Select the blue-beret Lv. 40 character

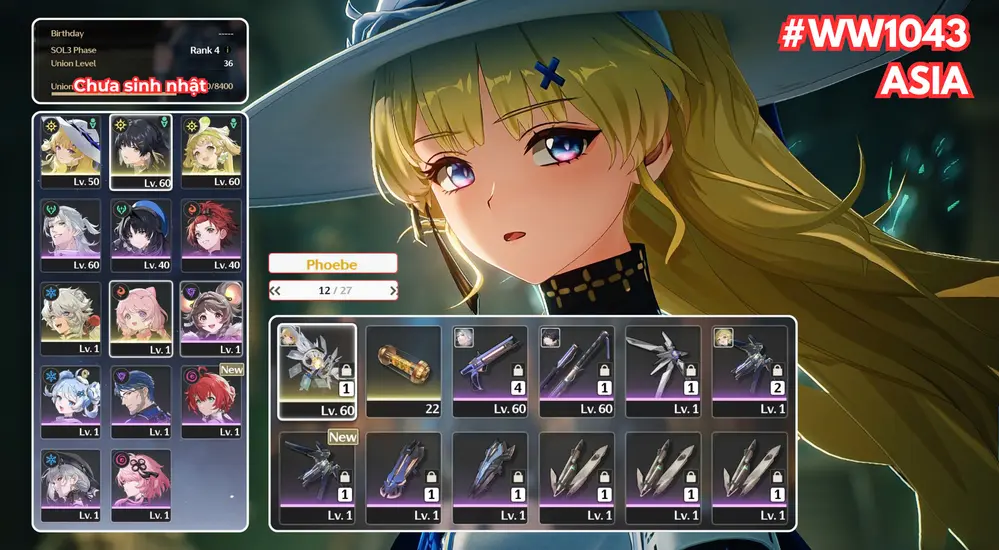140,234
